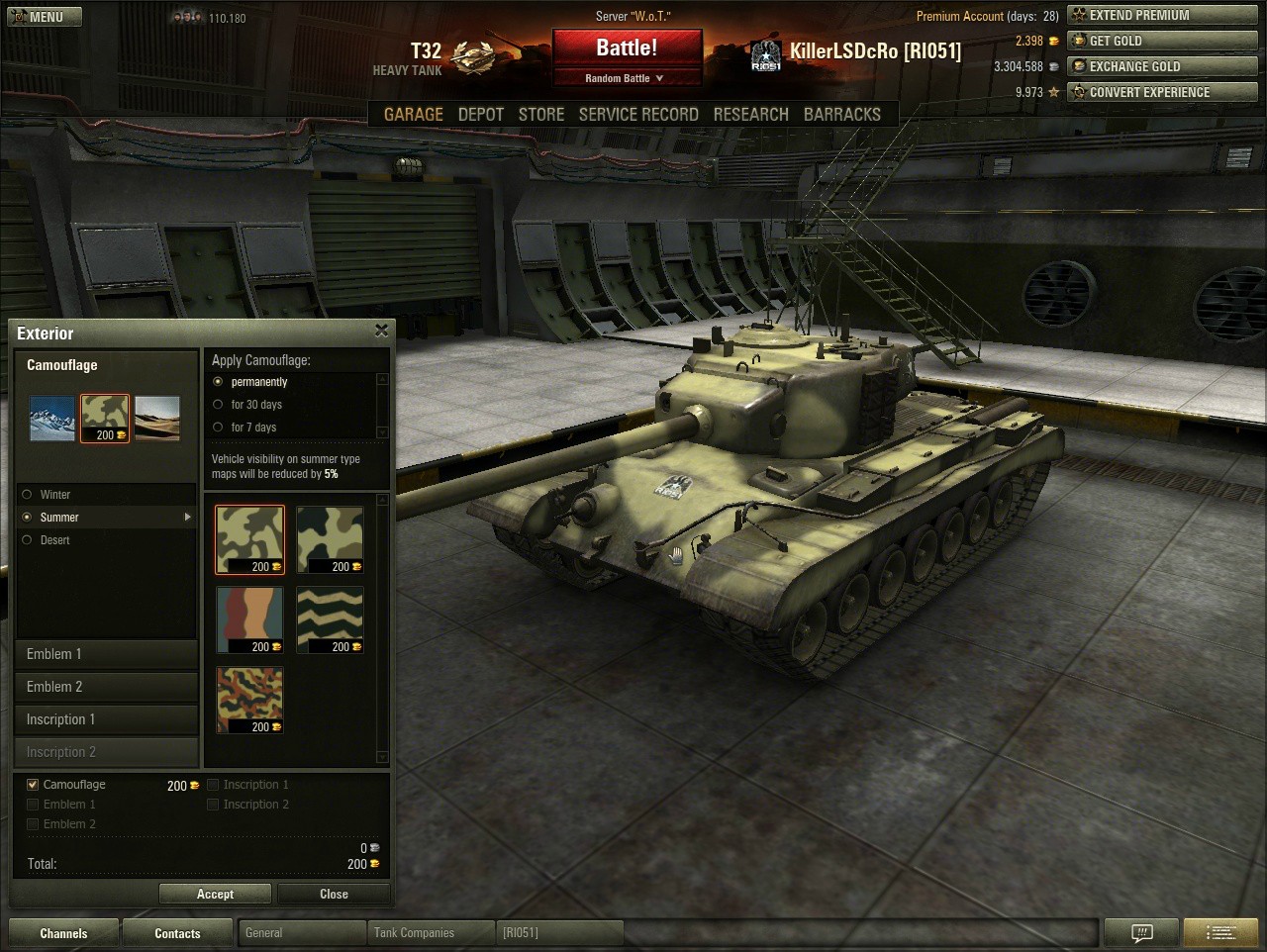Toggle the Camouflage purchase checkbox
The width and height of the screenshot is (1267, 952).
pyautogui.click(x=33, y=785)
